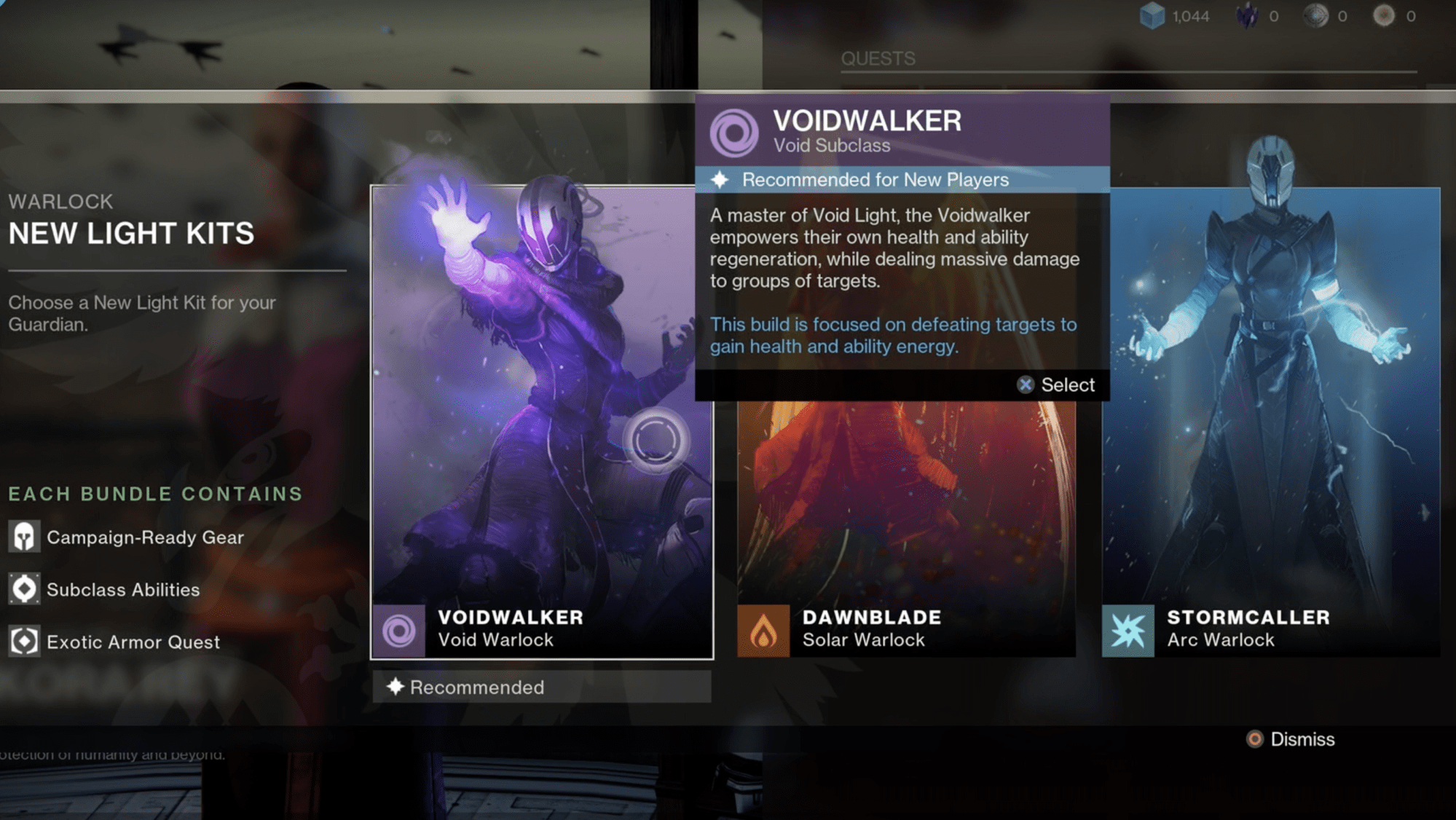The width and height of the screenshot is (1456, 820).
Task: Click the blue build description link text
Action: click(x=894, y=335)
